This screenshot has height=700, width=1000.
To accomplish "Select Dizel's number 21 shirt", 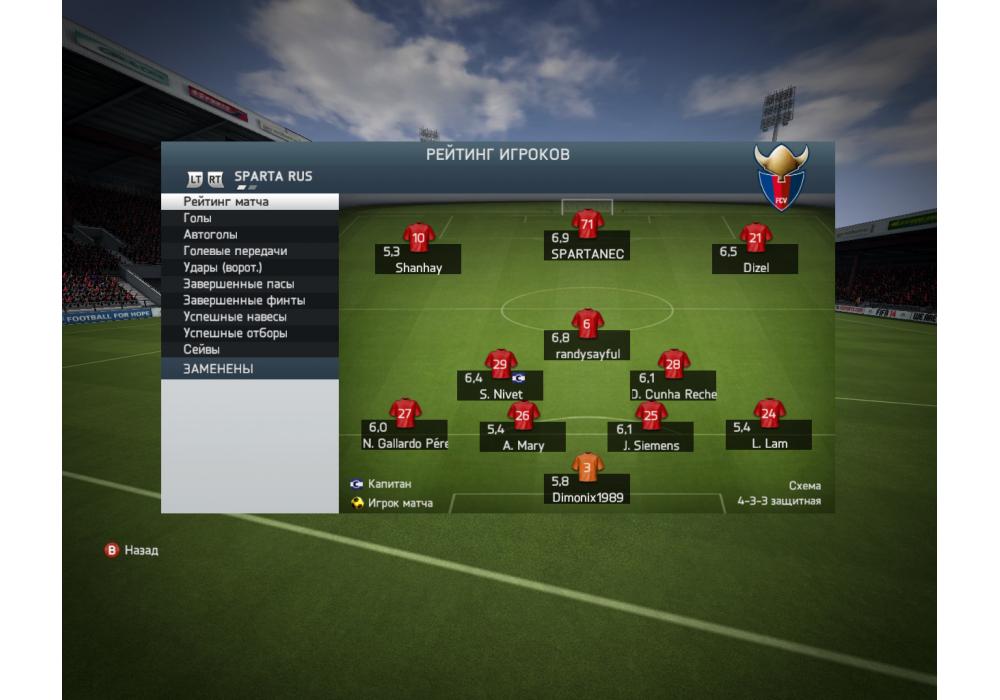I will (x=755, y=238).
